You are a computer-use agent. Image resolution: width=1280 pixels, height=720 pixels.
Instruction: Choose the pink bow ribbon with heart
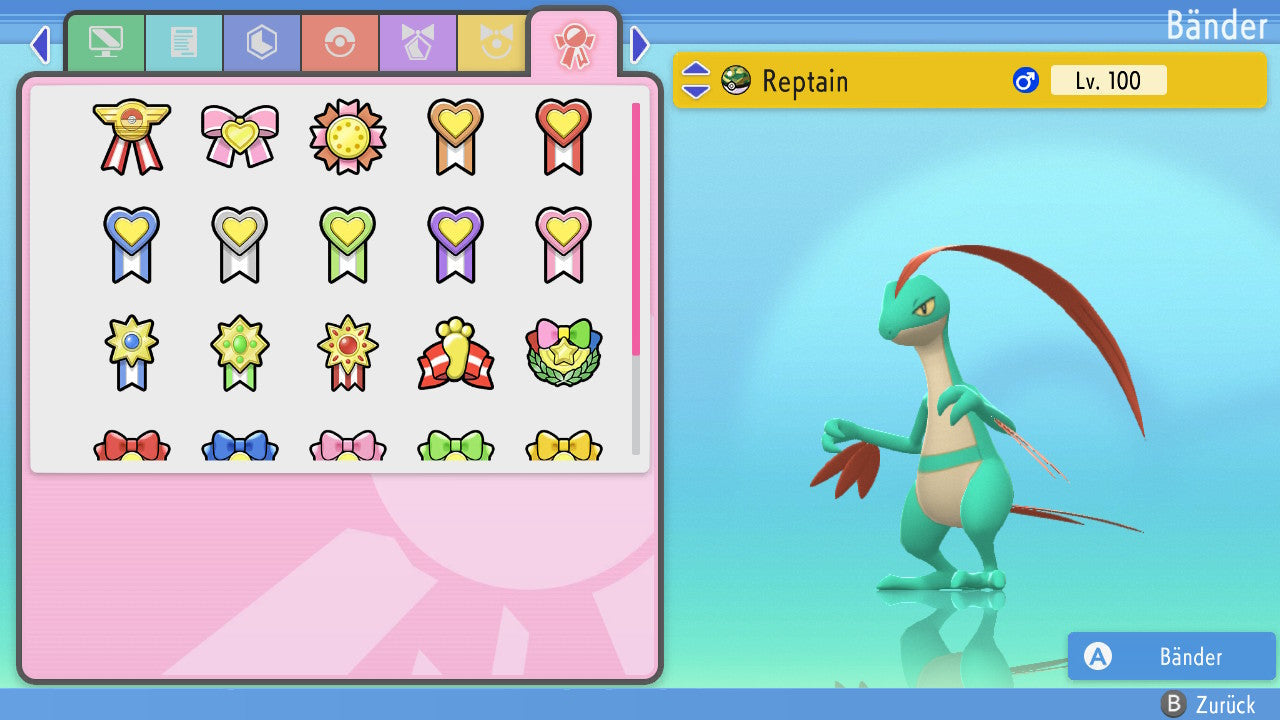pos(239,136)
